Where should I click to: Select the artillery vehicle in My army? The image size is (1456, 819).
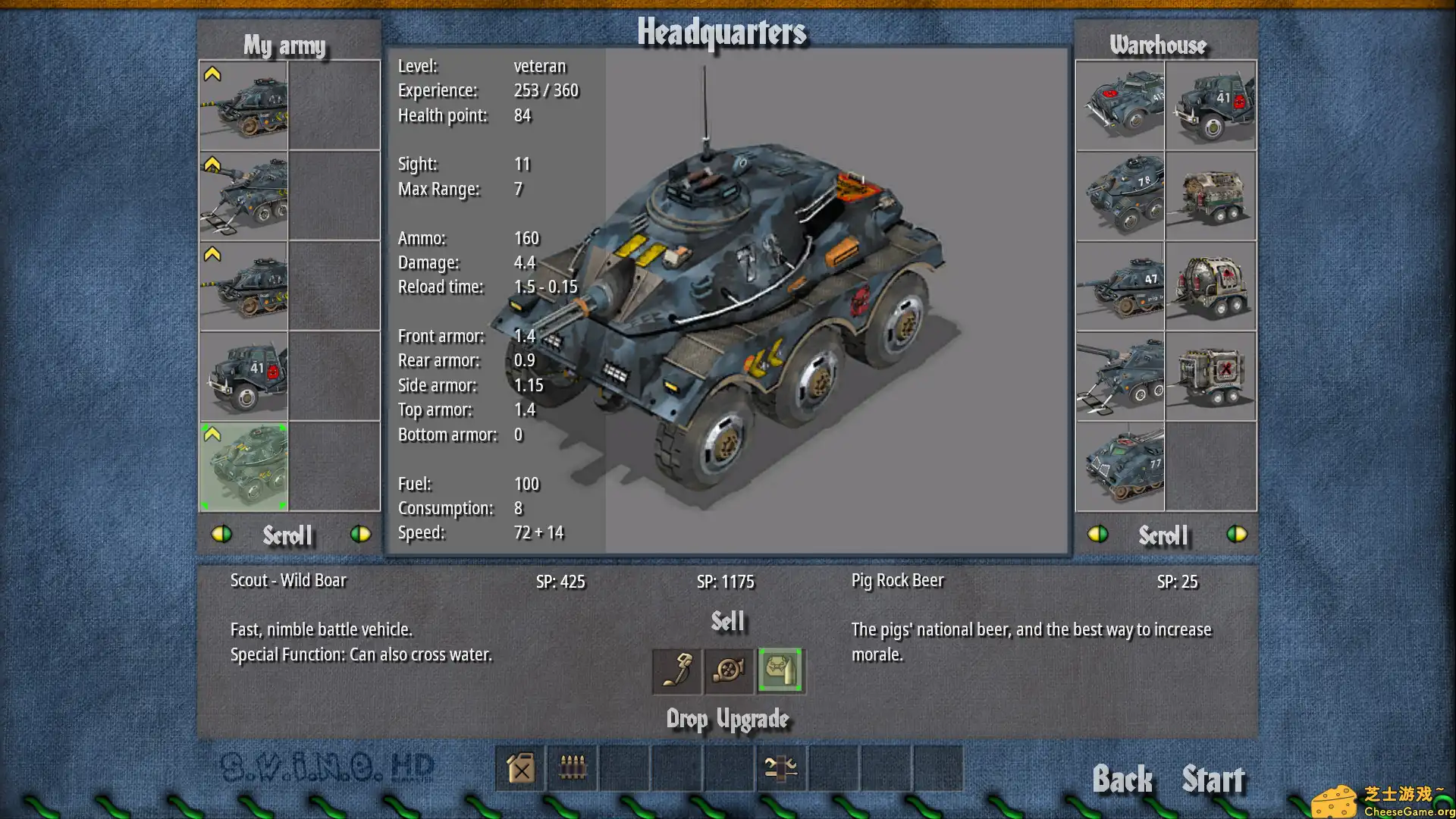[x=243, y=196]
